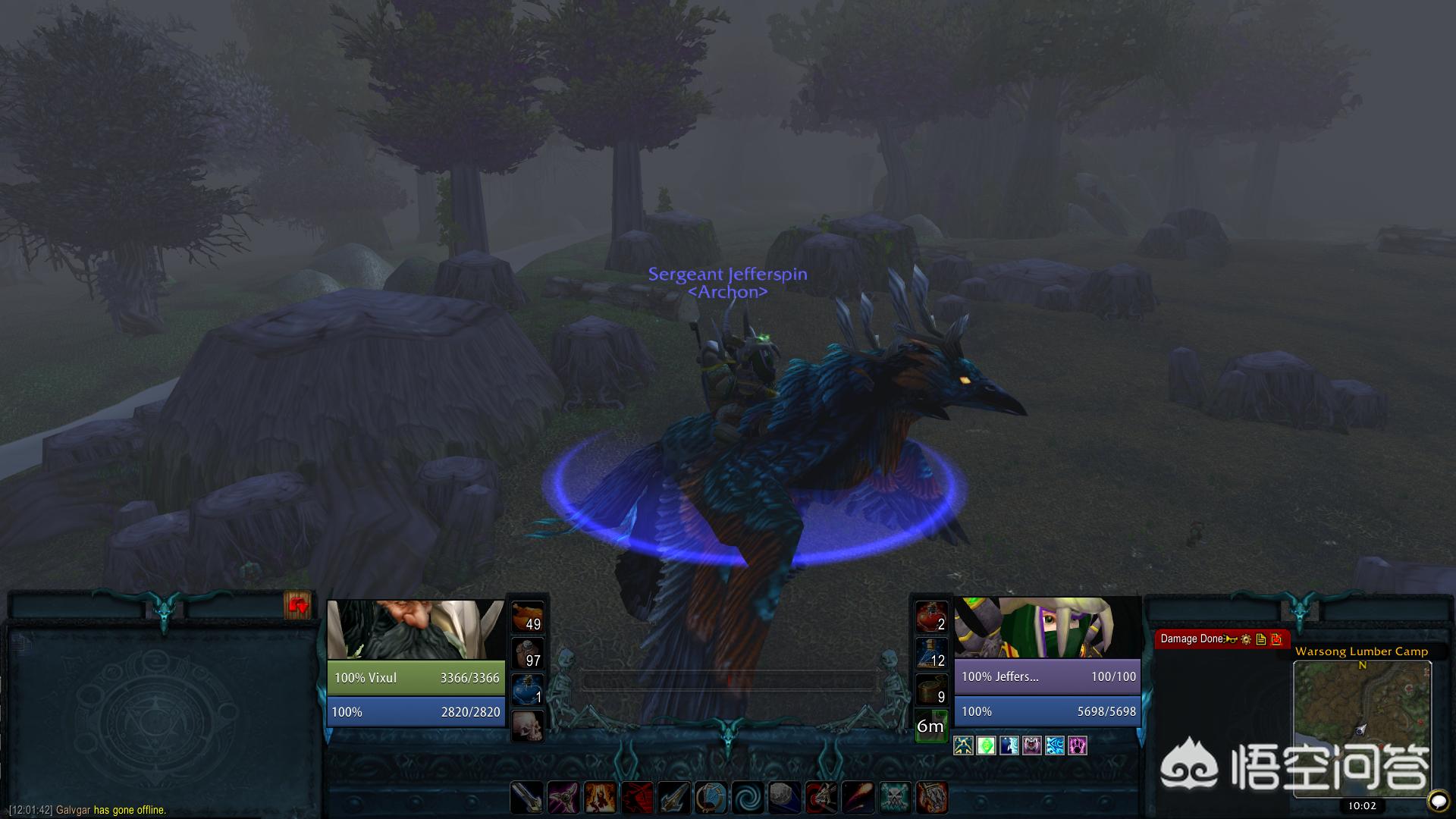
Task: Drink the blue mana potion
Action: [x=527, y=689]
